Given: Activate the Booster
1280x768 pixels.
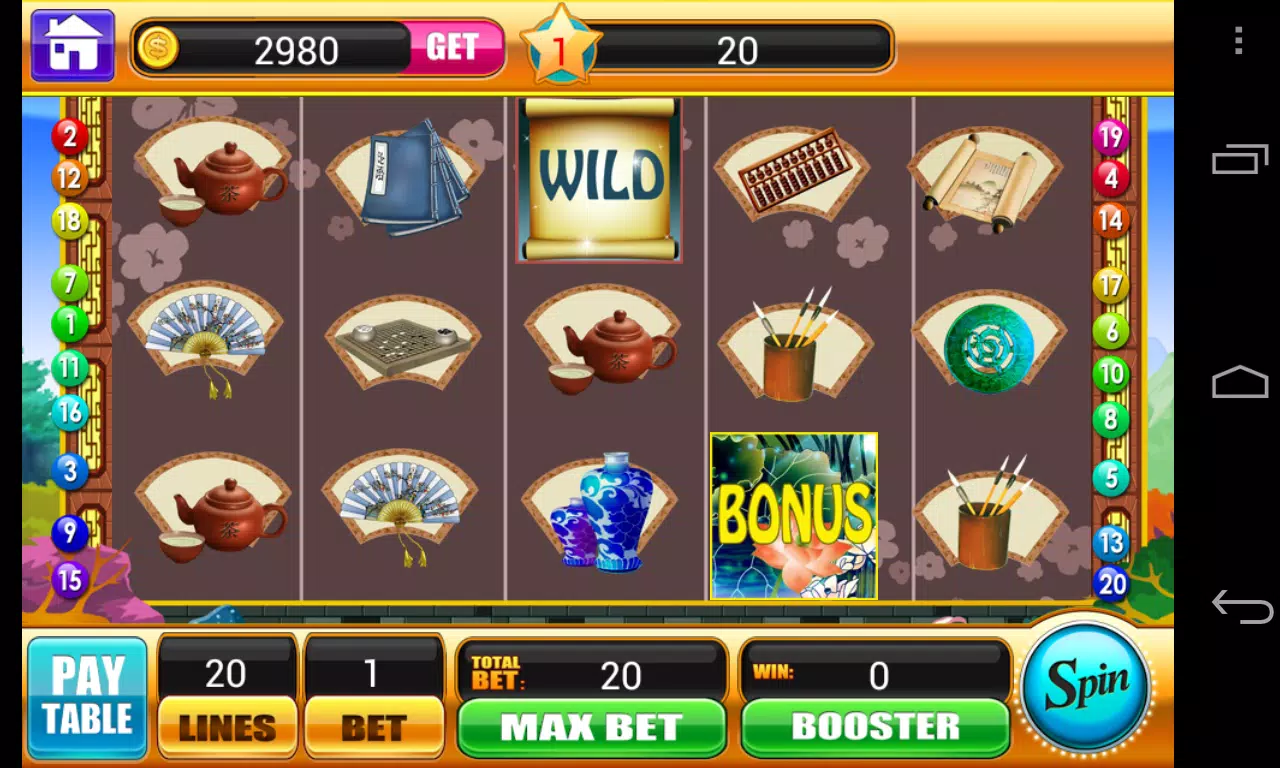Looking at the screenshot, I should click(x=875, y=727).
